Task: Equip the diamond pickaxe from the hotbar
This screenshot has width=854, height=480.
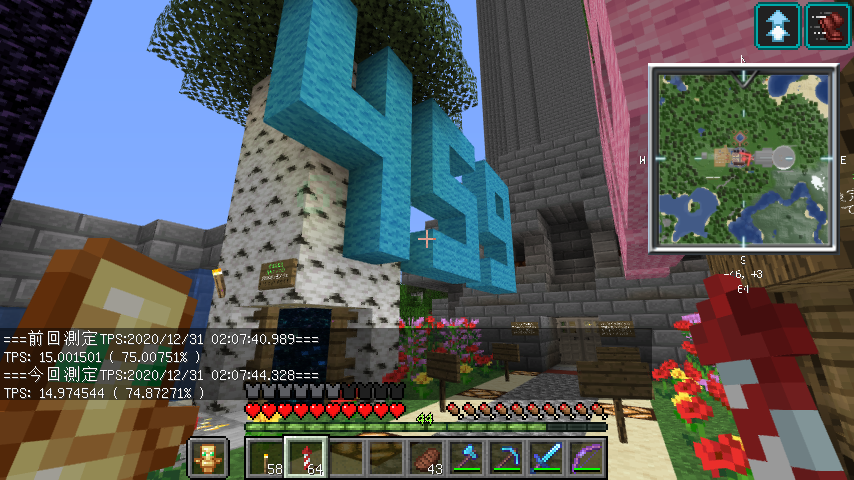Action: [506, 458]
